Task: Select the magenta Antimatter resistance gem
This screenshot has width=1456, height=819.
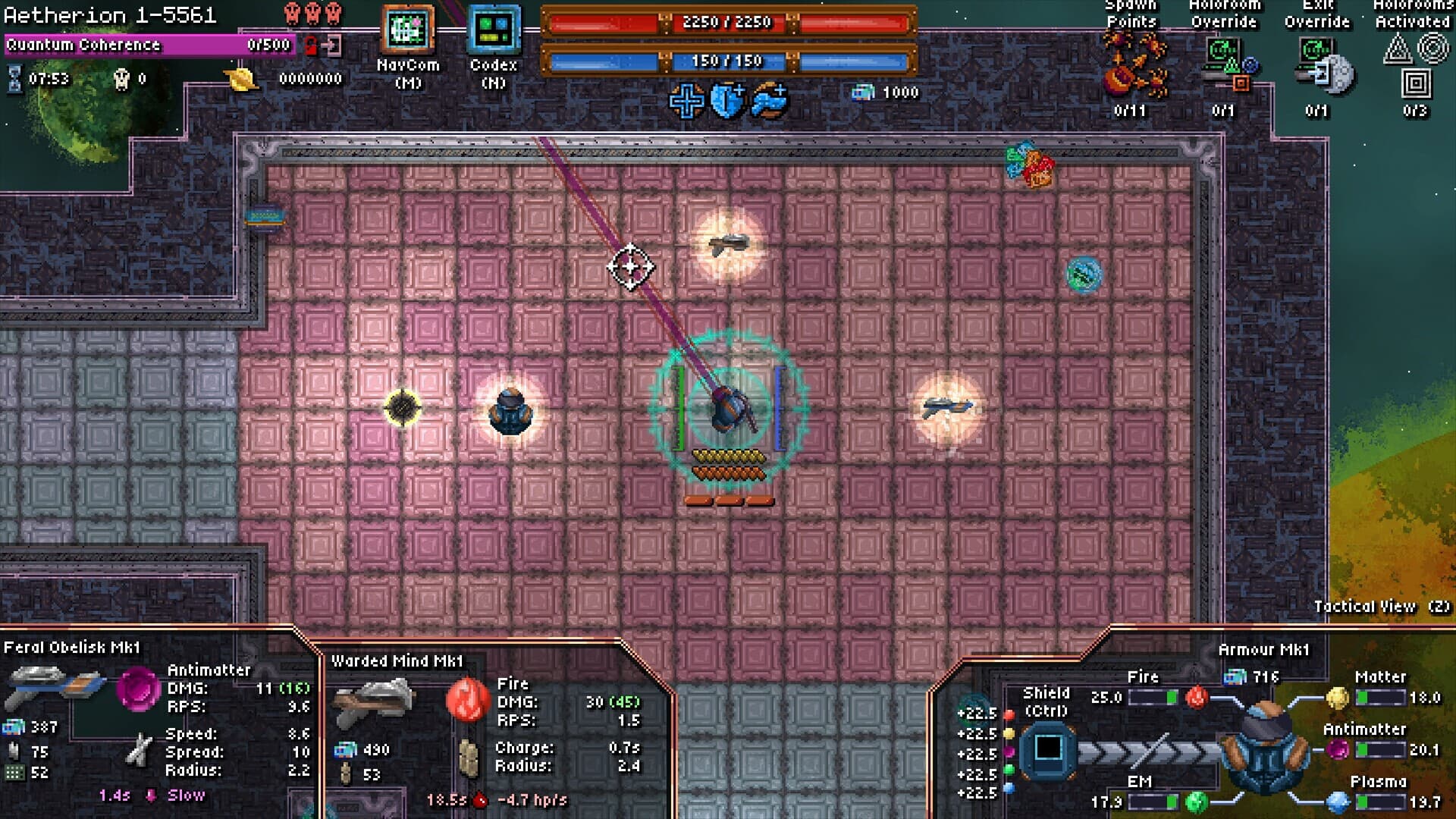Action: click(1338, 750)
